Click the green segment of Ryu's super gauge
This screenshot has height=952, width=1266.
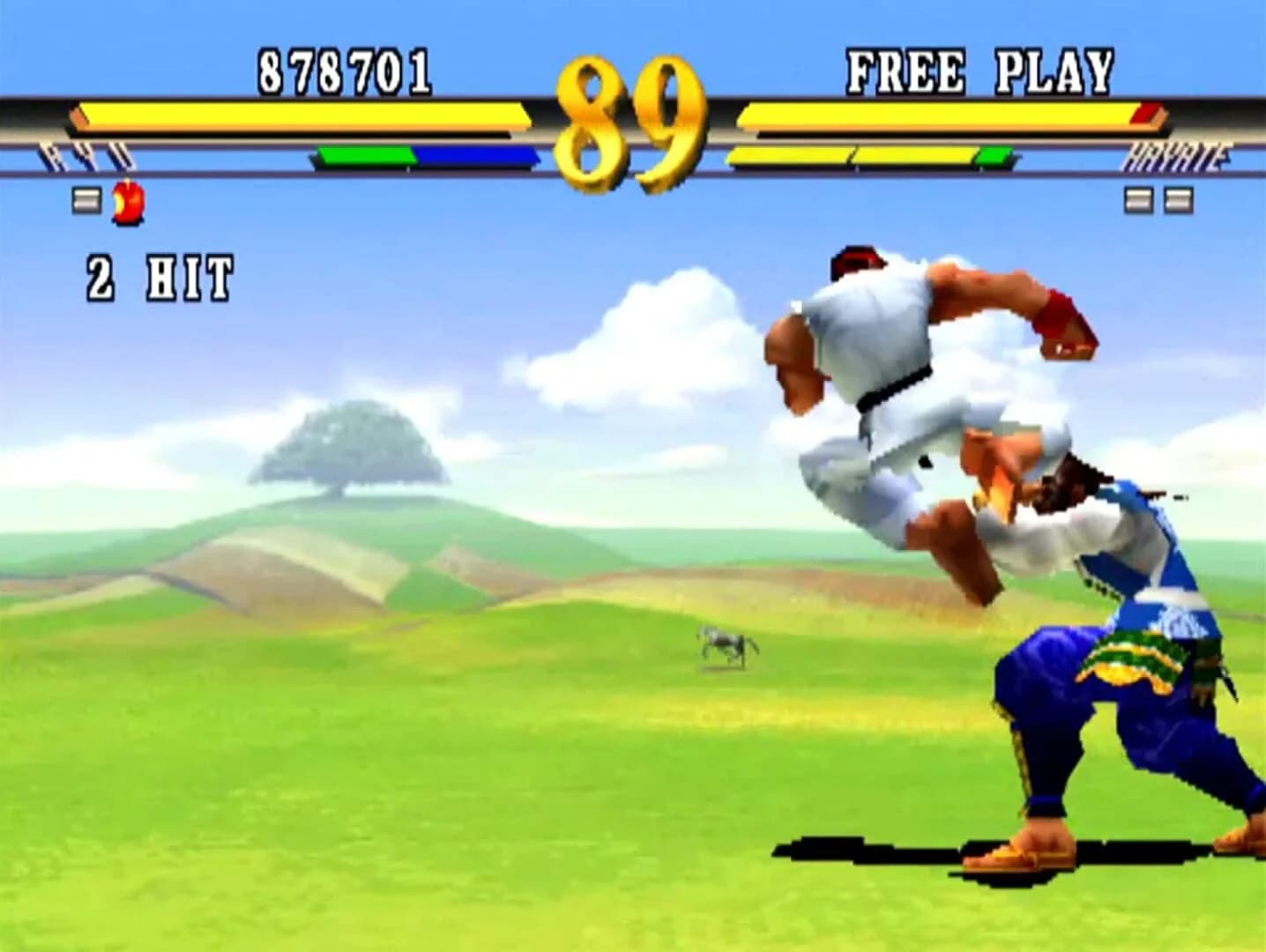366,155
